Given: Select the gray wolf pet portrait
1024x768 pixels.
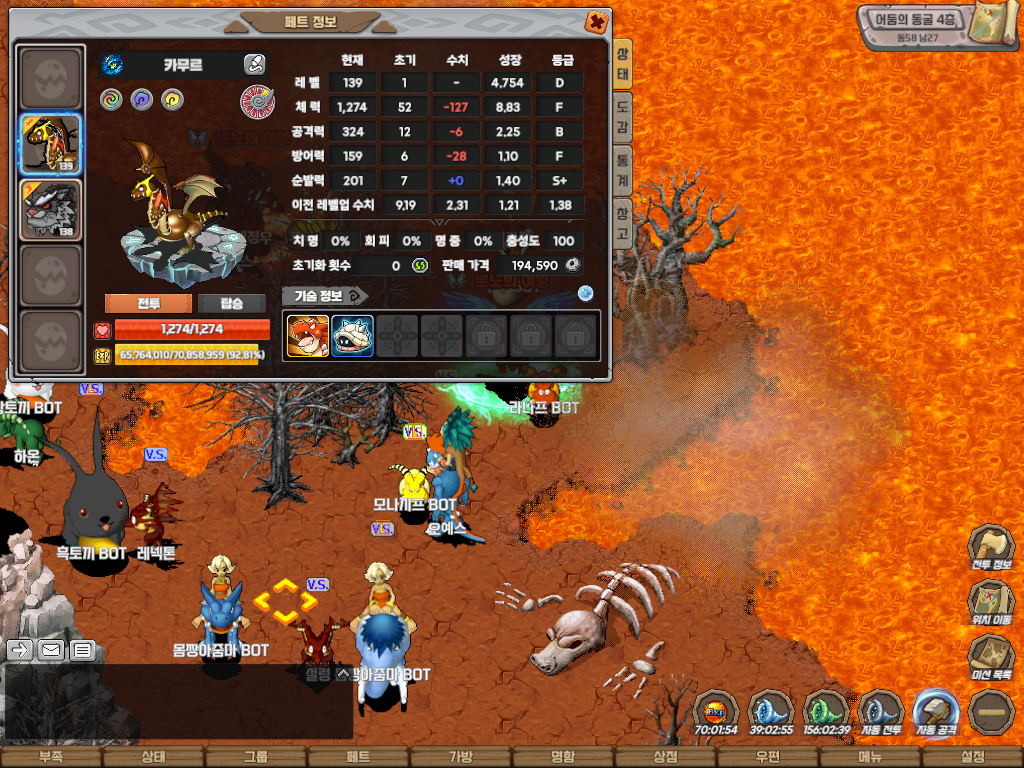Looking at the screenshot, I should point(51,210).
